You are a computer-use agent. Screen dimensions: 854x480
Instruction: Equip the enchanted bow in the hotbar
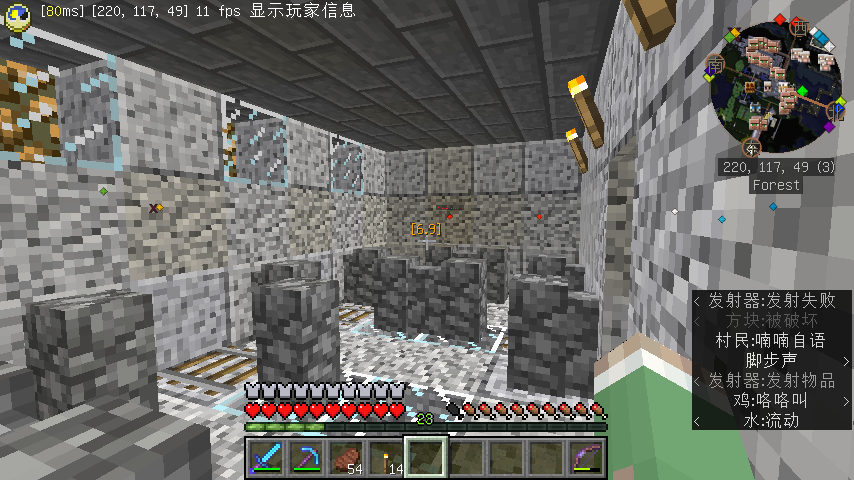(585, 457)
